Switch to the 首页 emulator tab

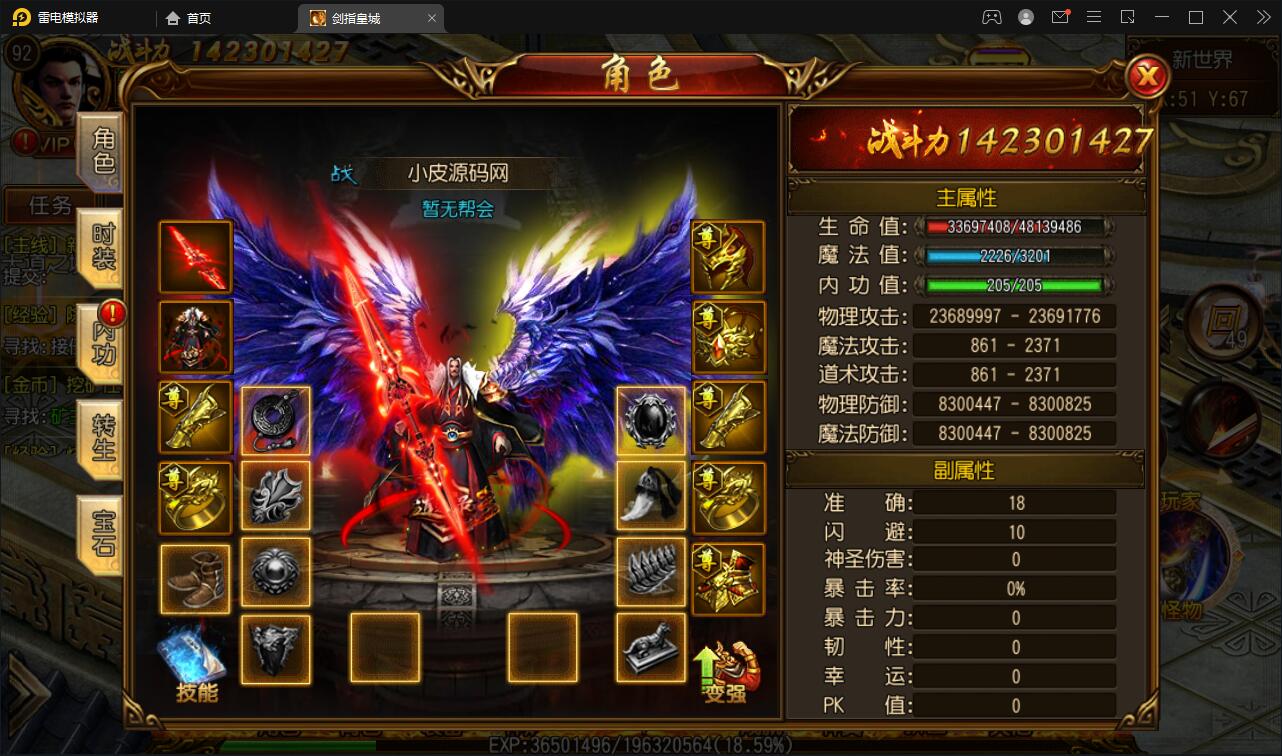pyautogui.click(x=190, y=17)
